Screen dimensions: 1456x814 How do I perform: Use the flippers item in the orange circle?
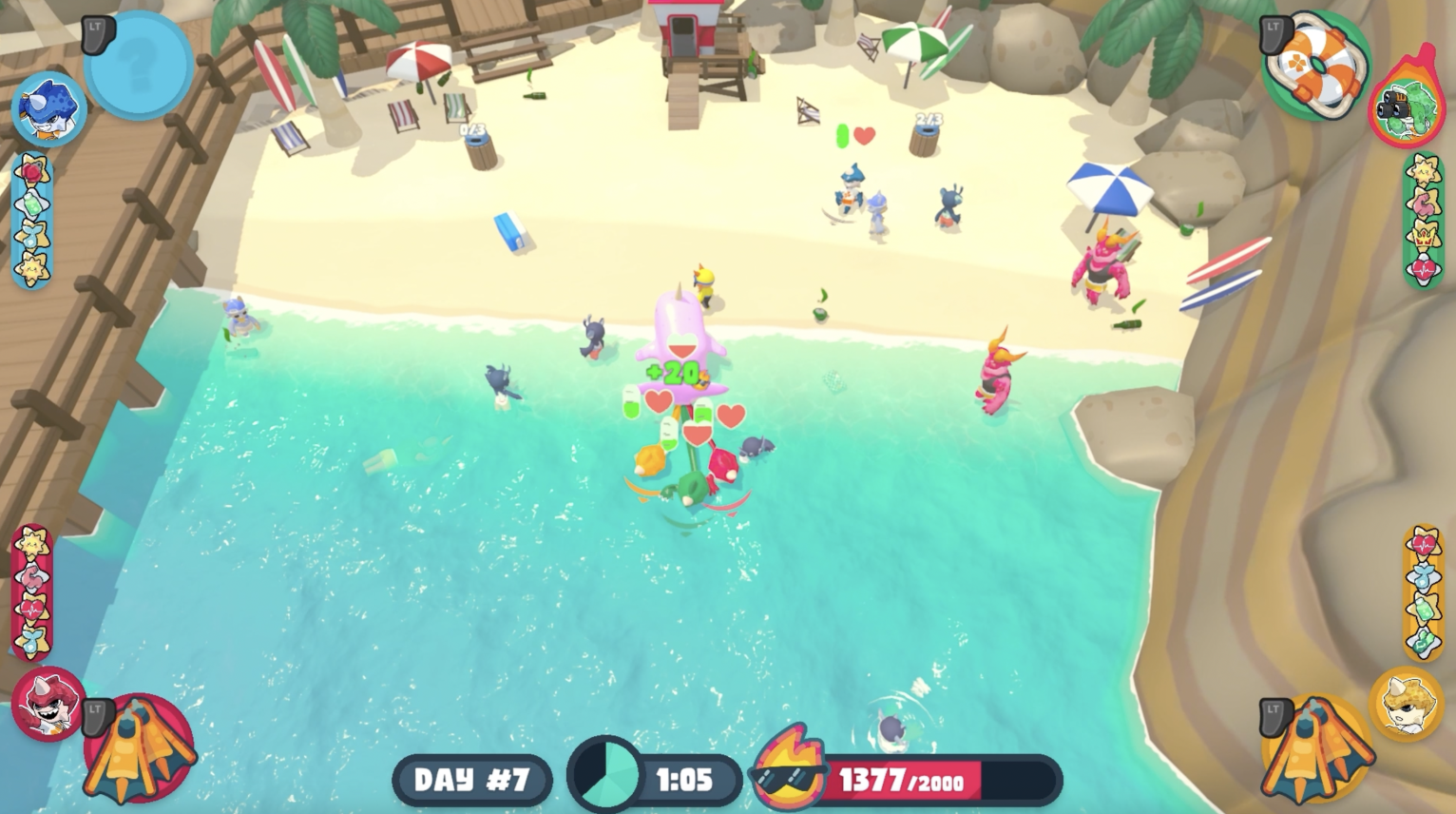[1316, 749]
